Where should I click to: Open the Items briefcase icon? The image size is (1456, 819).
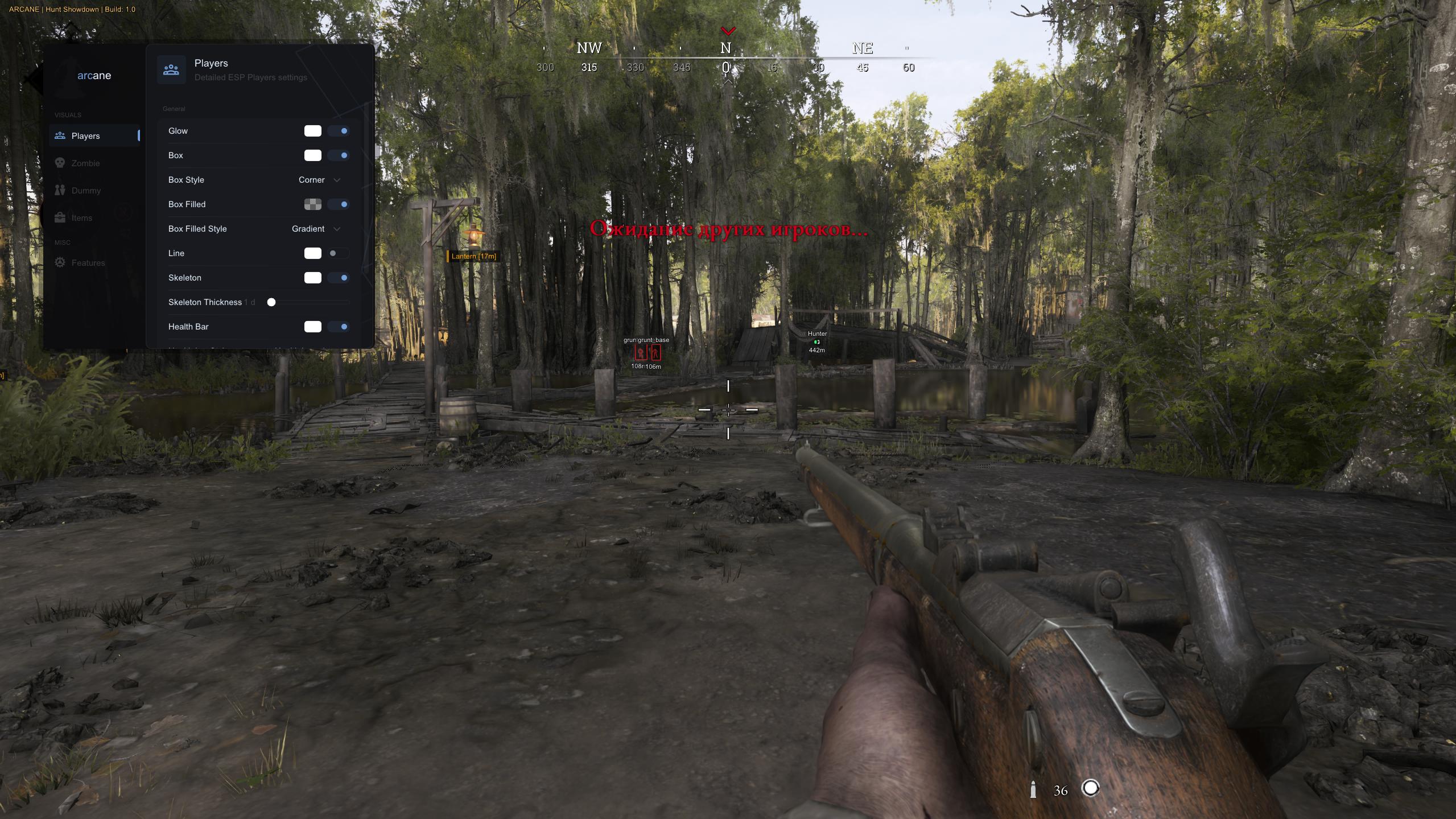[x=61, y=217]
